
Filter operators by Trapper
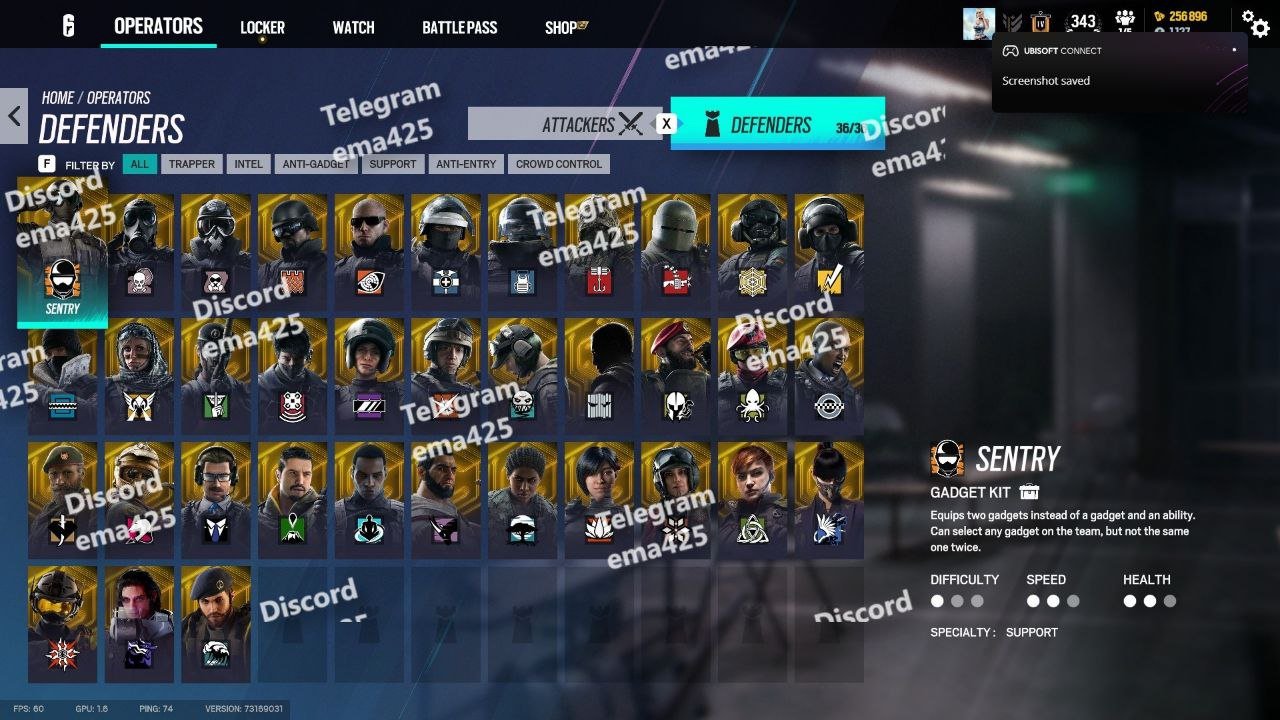click(x=191, y=164)
